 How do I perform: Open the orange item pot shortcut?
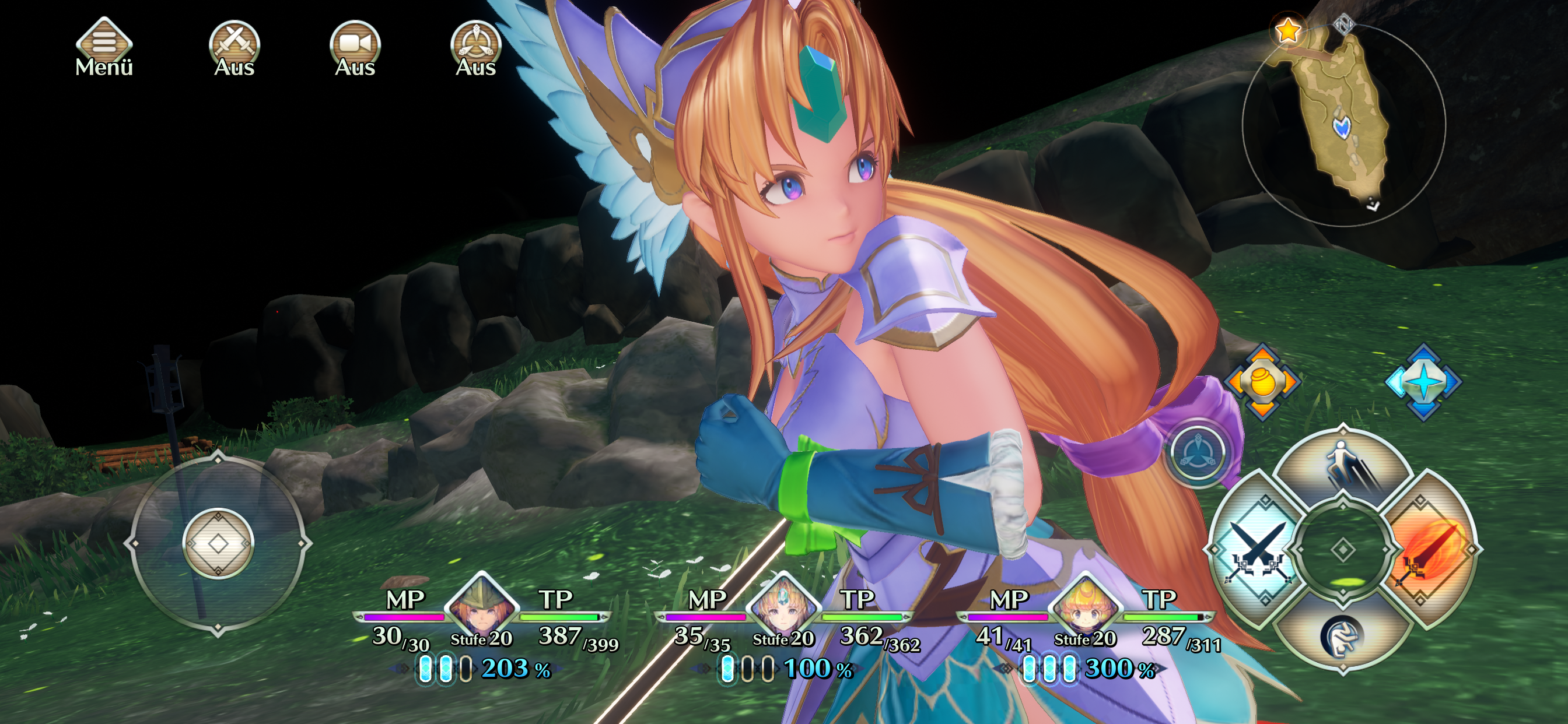(1262, 381)
